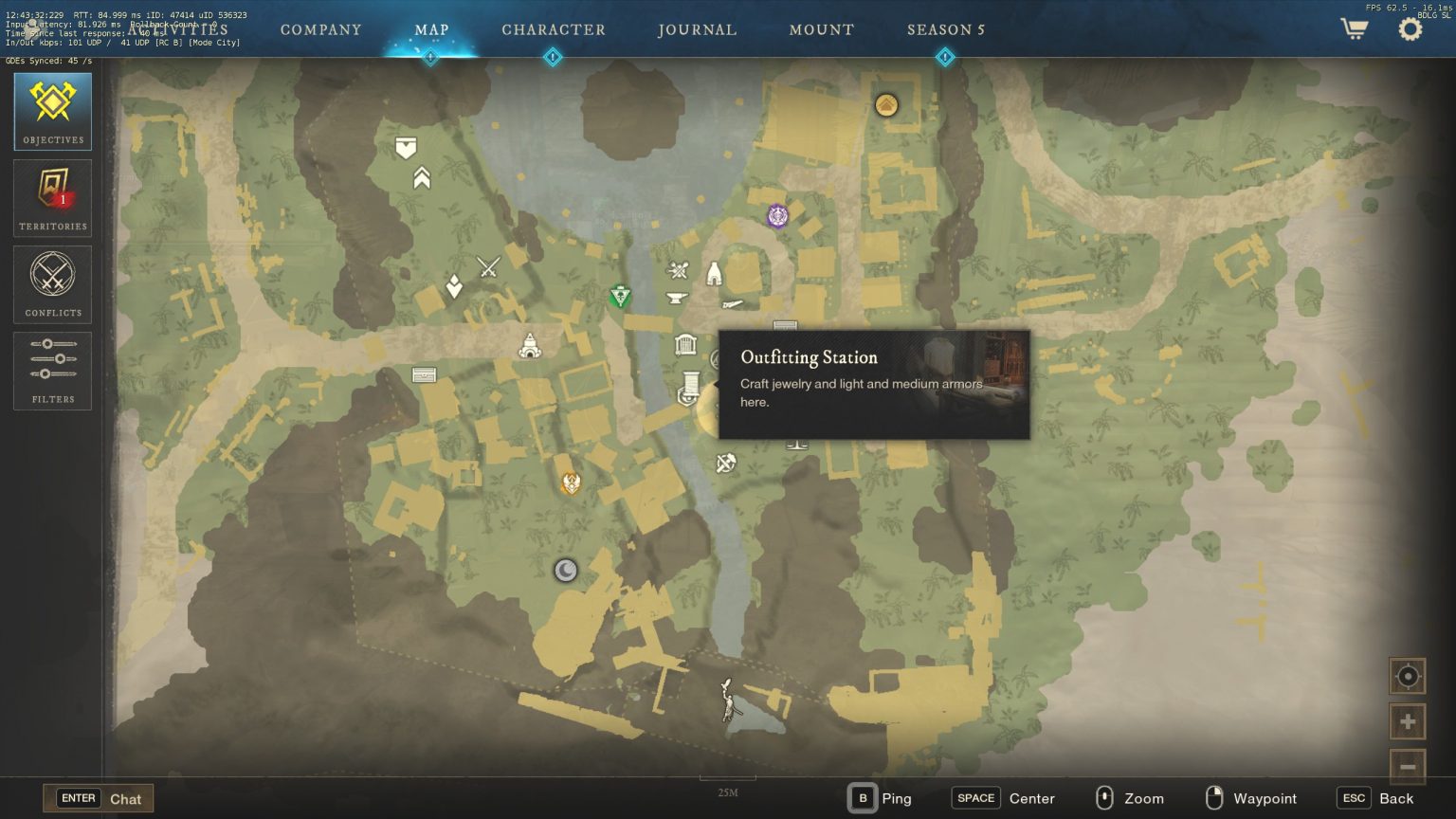Viewport: 1456px width, 819px height.
Task: Open the map Filters
Action: 53,370
